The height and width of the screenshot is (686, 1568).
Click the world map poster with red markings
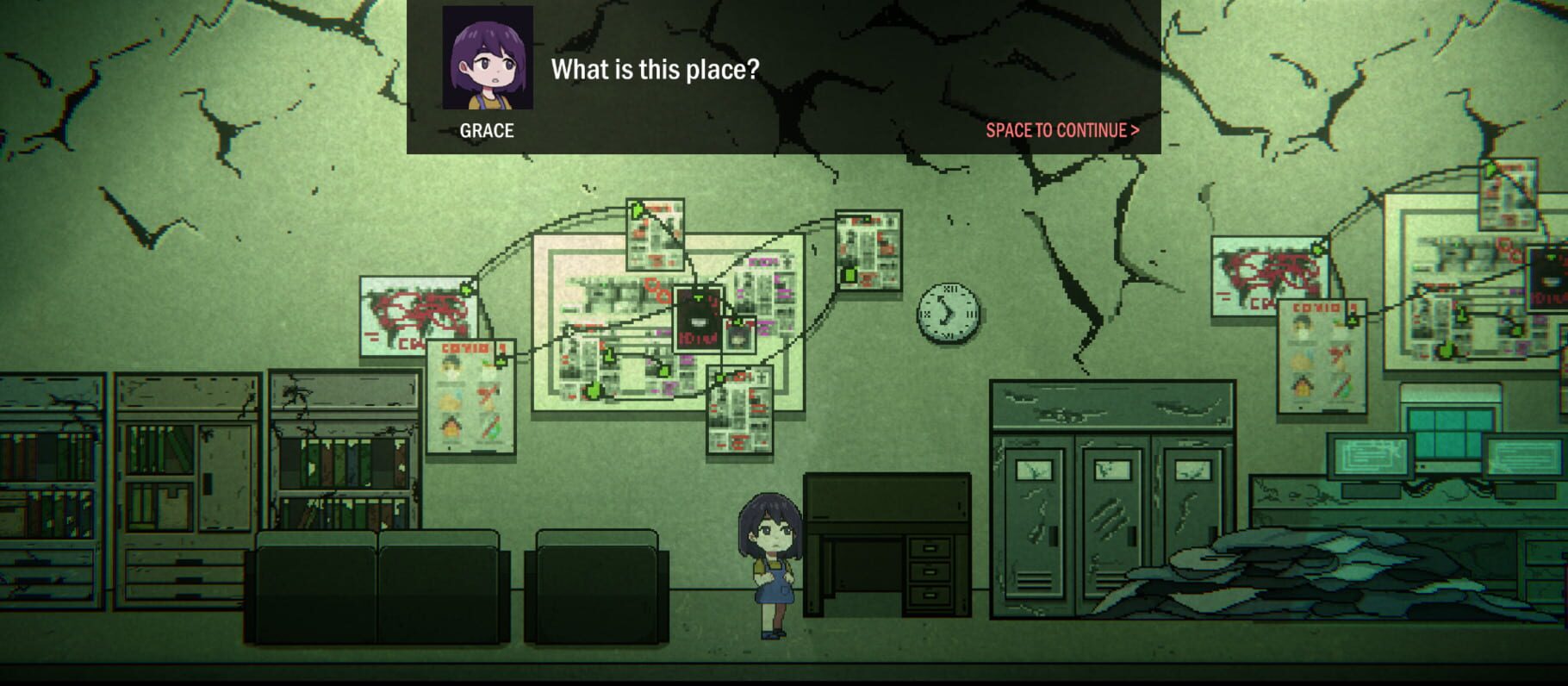414,315
